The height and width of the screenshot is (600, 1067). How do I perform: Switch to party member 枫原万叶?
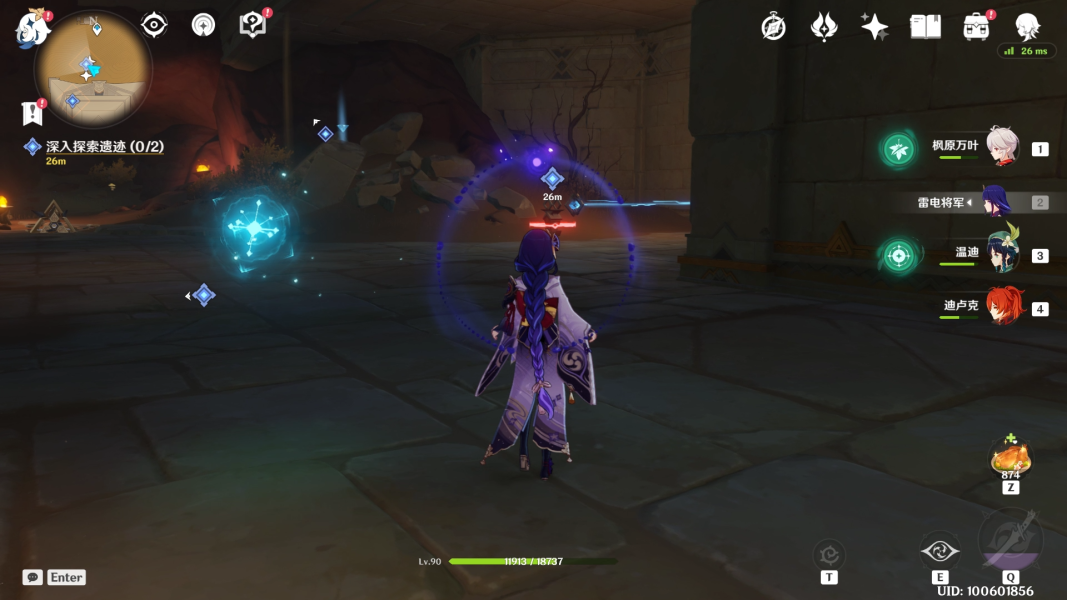1002,148
